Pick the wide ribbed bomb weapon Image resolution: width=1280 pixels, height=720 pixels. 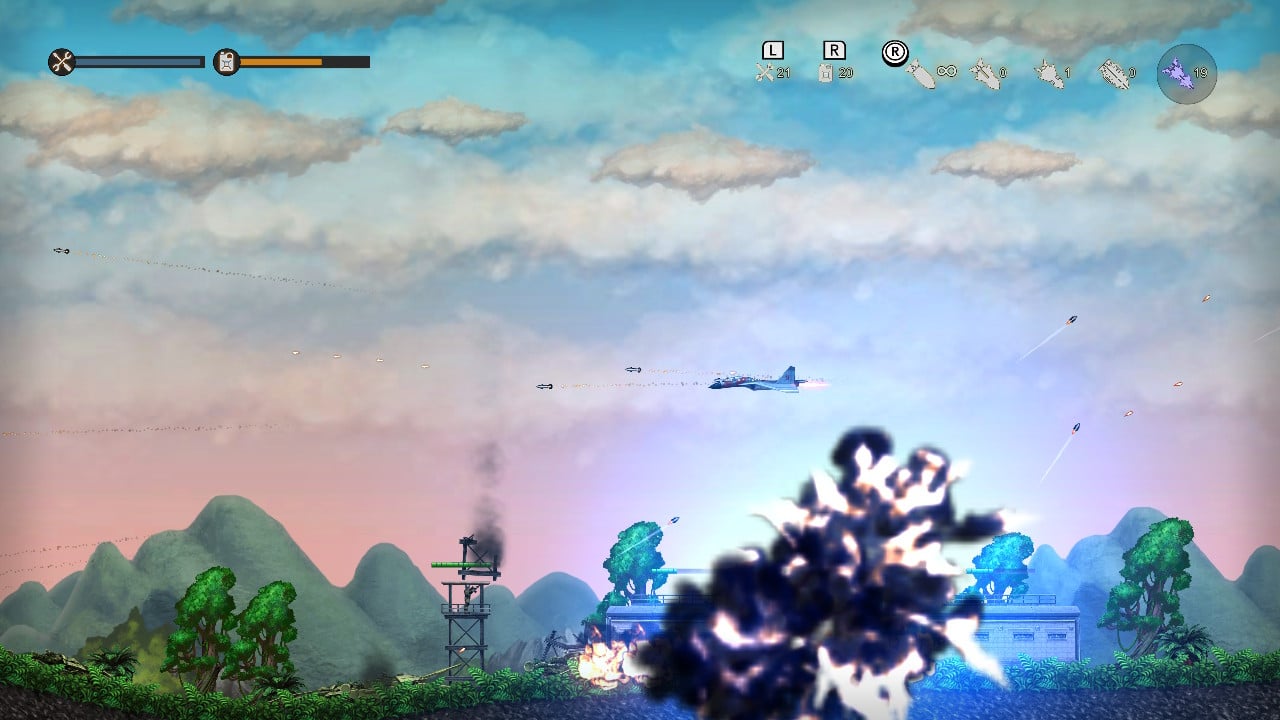point(1112,73)
